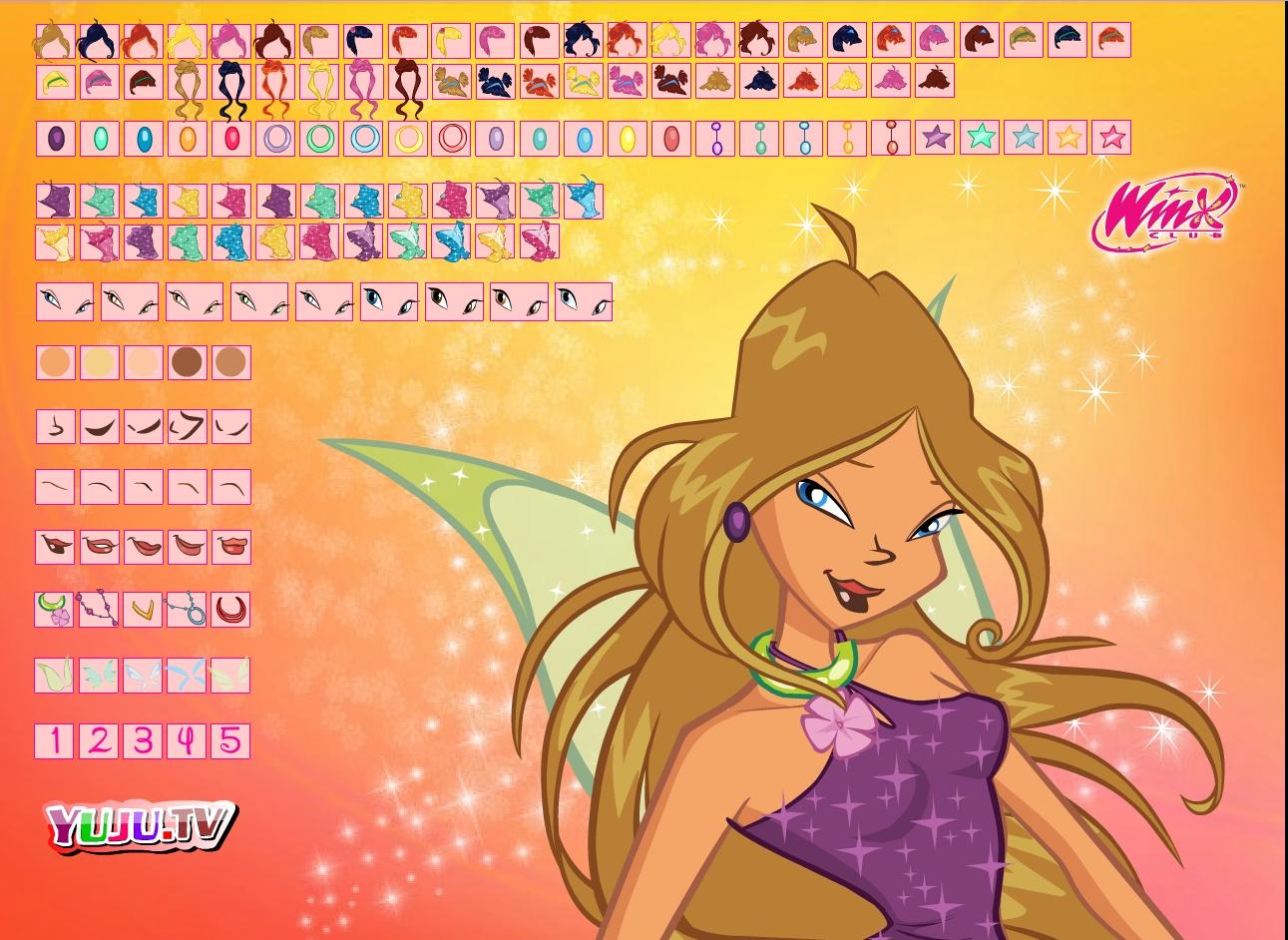
Task: Select the full puckered red lips
Action: tap(230, 547)
